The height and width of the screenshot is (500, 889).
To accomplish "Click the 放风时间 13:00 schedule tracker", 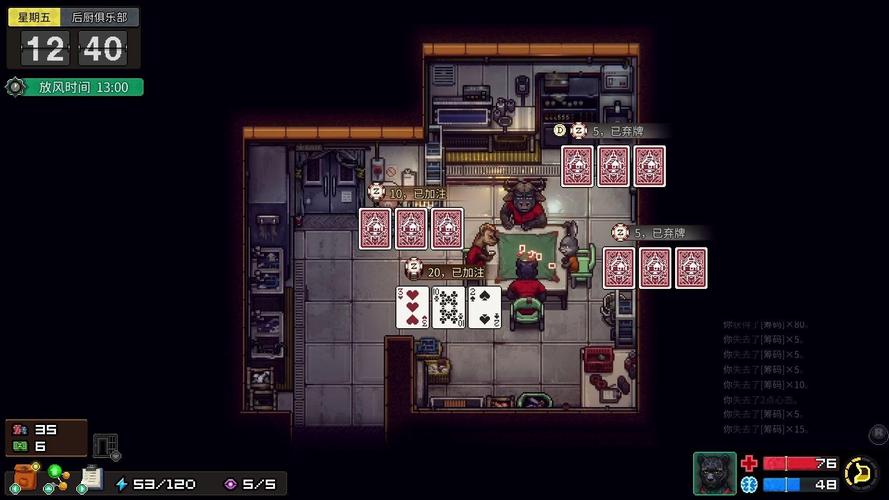I will [74, 87].
